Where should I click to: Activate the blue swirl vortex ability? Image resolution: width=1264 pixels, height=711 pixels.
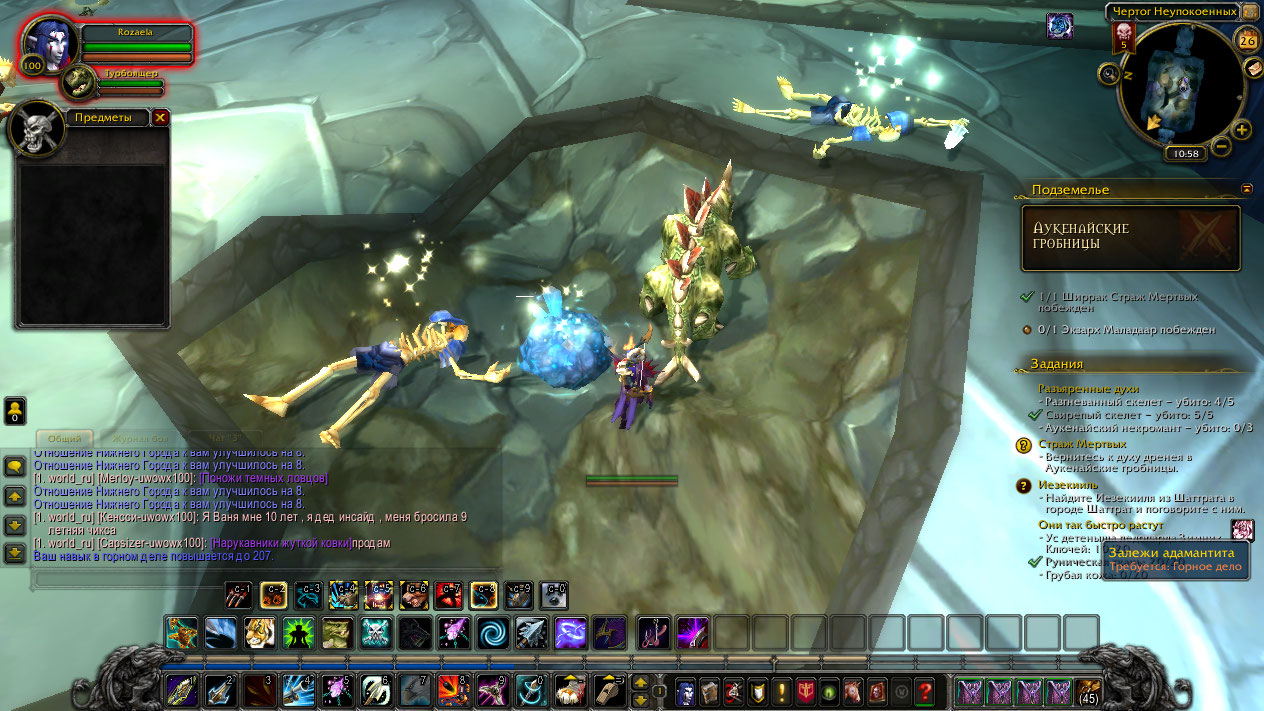click(x=492, y=632)
